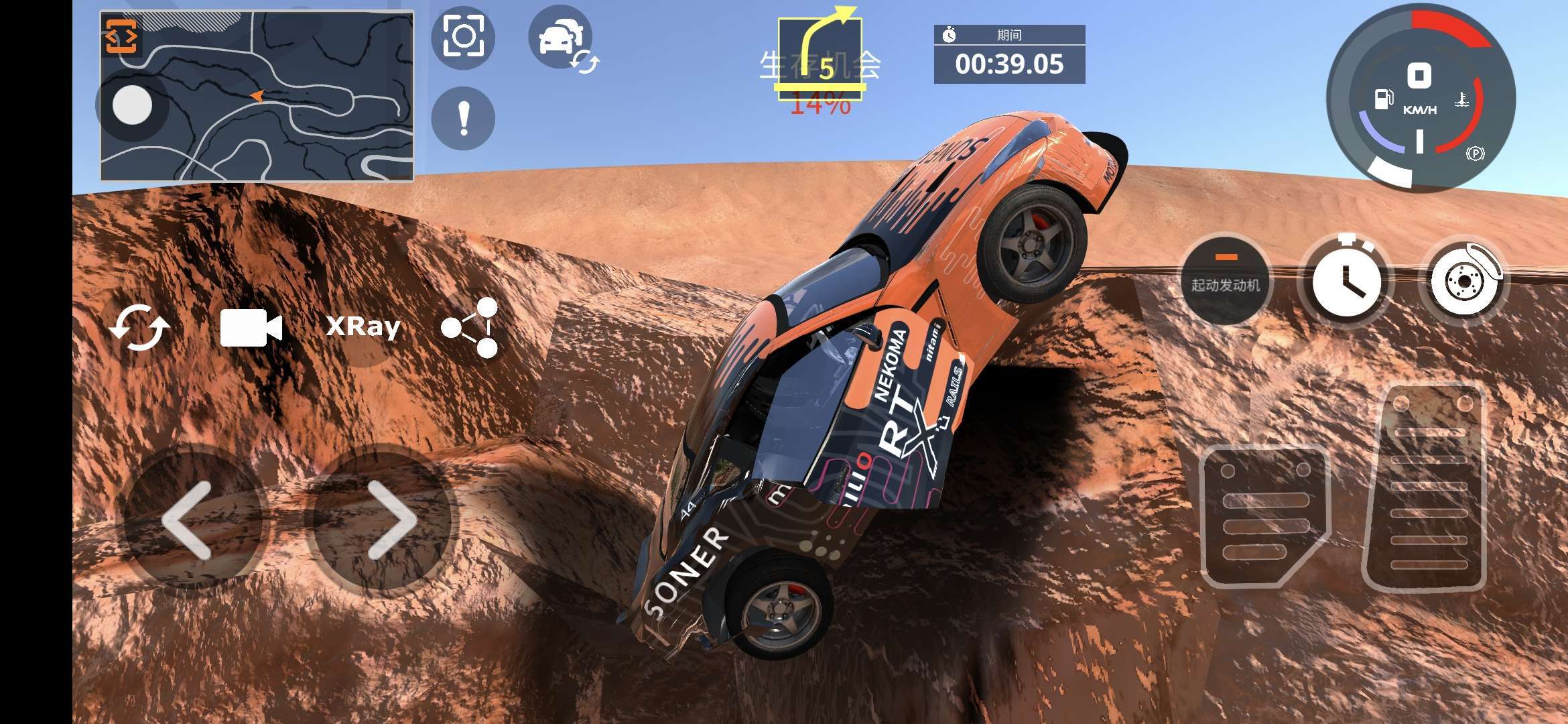1568x724 pixels.
Task: Reset the vehicle with the circular arrows icon
Action: tap(139, 328)
